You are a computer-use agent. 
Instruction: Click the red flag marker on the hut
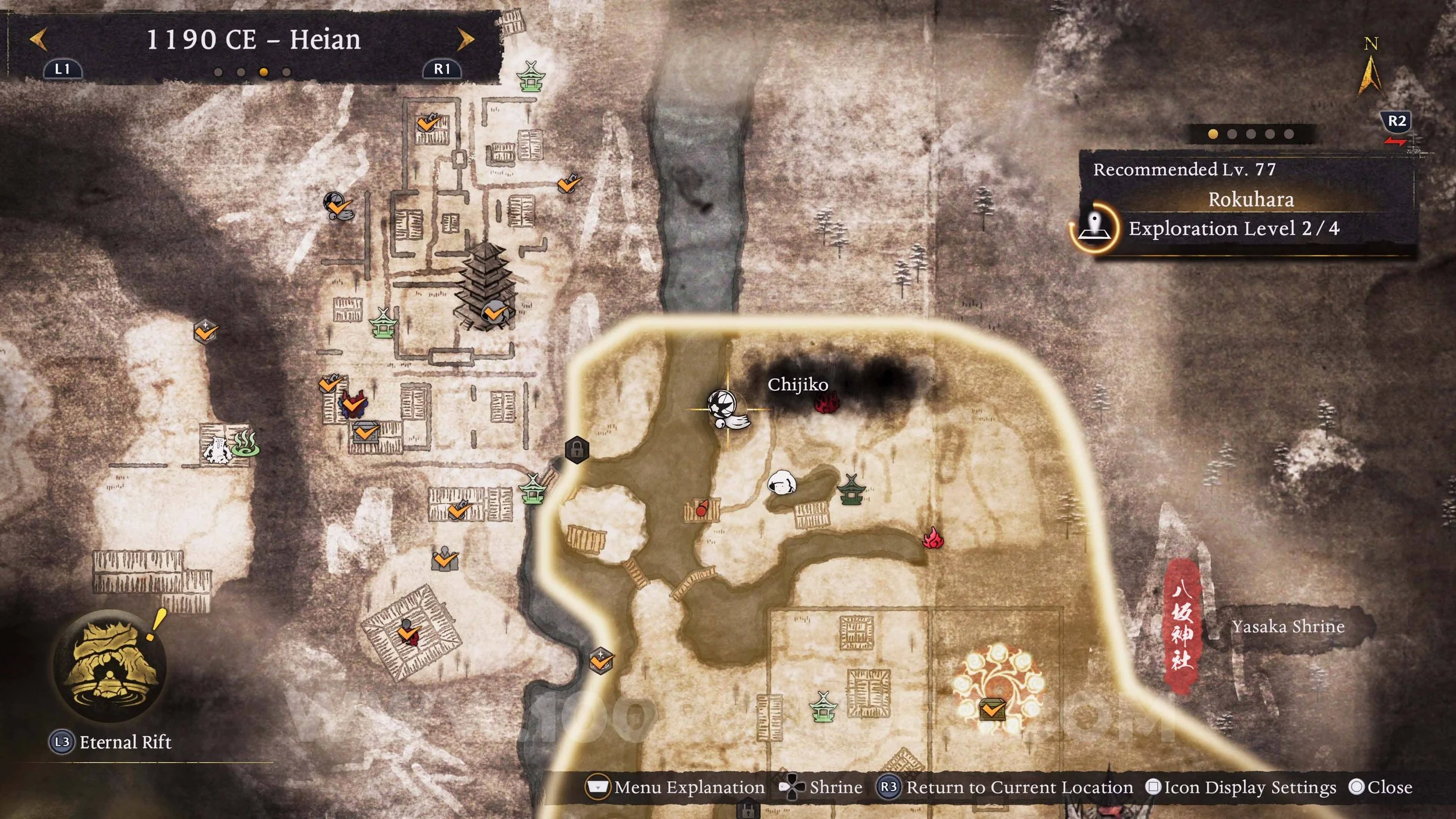[702, 508]
